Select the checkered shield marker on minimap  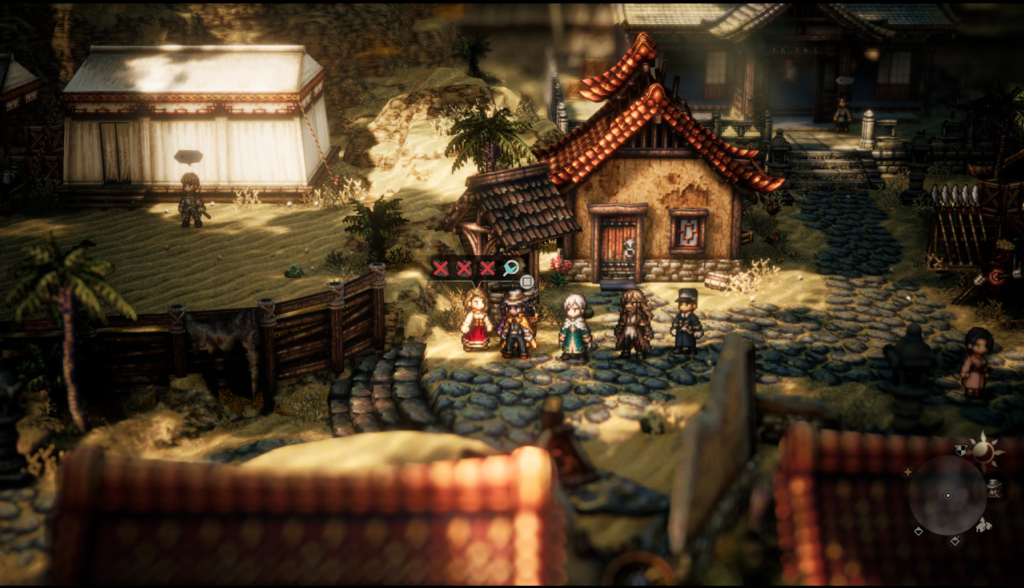[x=961, y=450]
